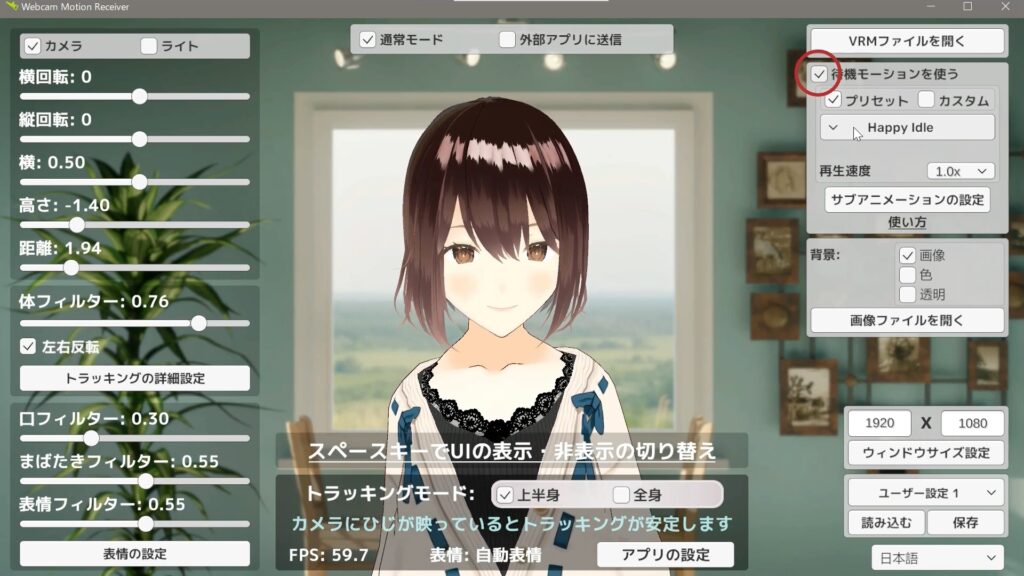Open アプリの設定
Viewport: 1024px width, 576px height.
click(x=665, y=554)
